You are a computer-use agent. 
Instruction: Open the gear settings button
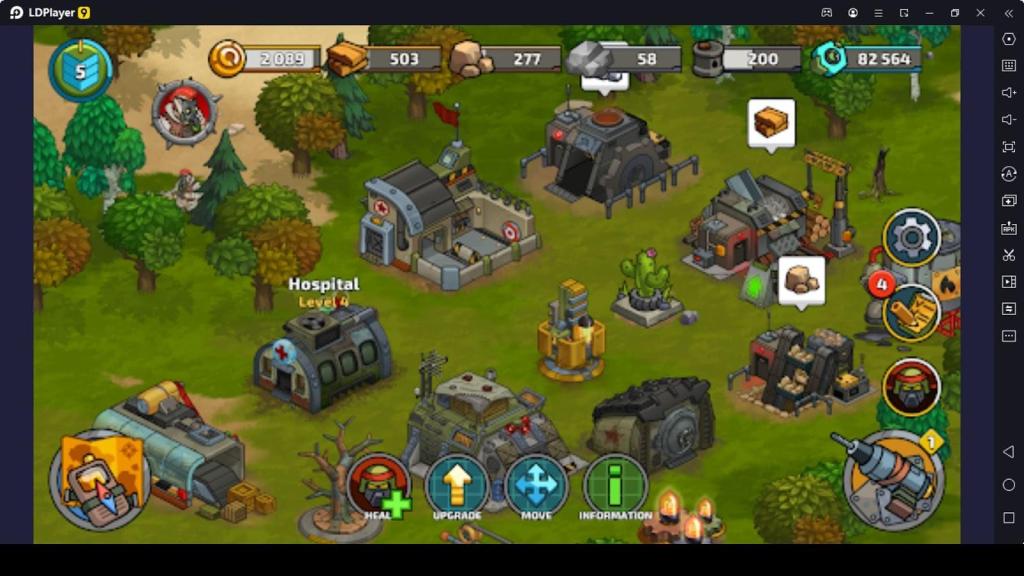pyautogui.click(x=911, y=238)
